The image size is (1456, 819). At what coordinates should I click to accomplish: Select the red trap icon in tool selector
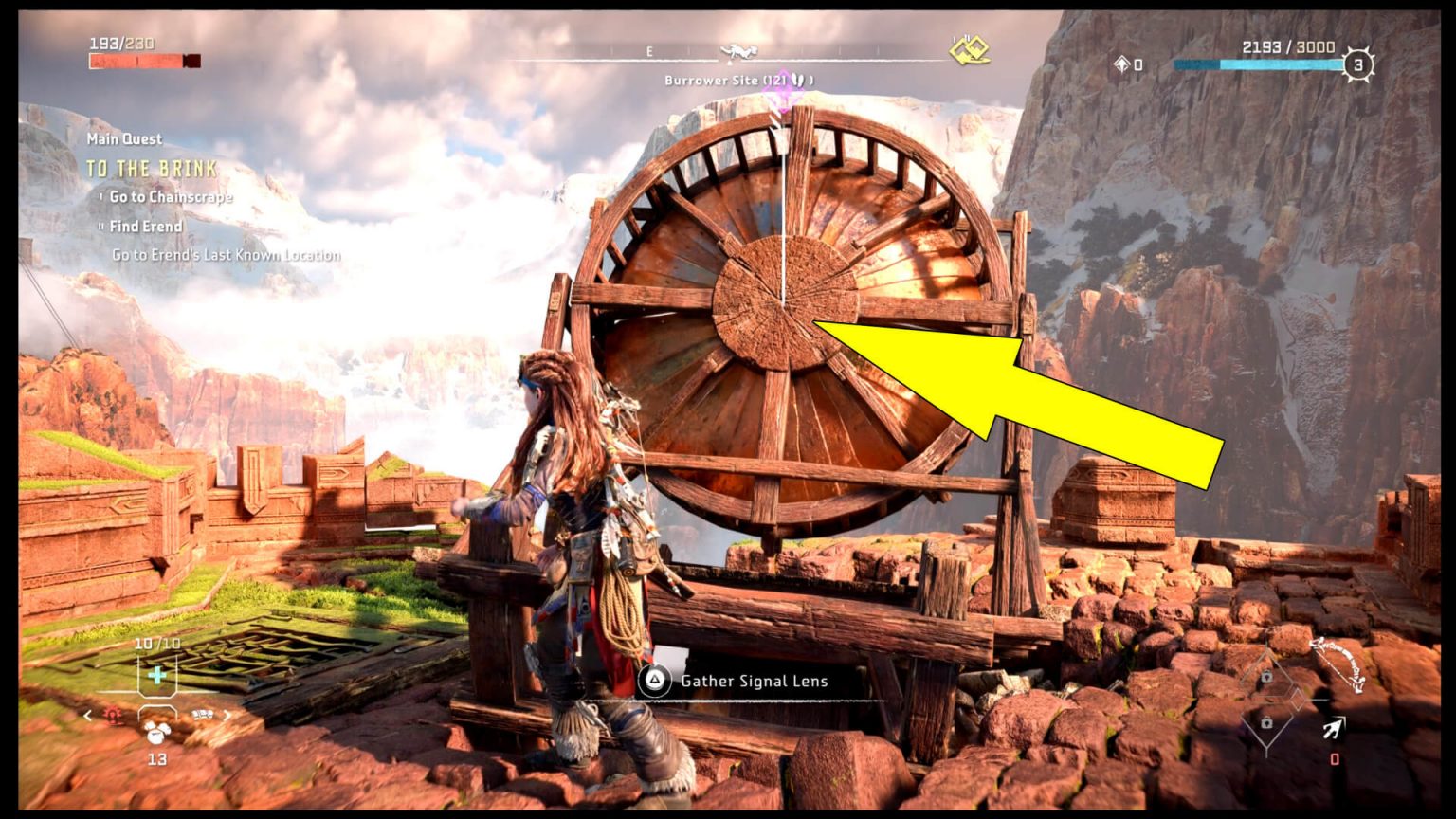click(x=112, y=713)
